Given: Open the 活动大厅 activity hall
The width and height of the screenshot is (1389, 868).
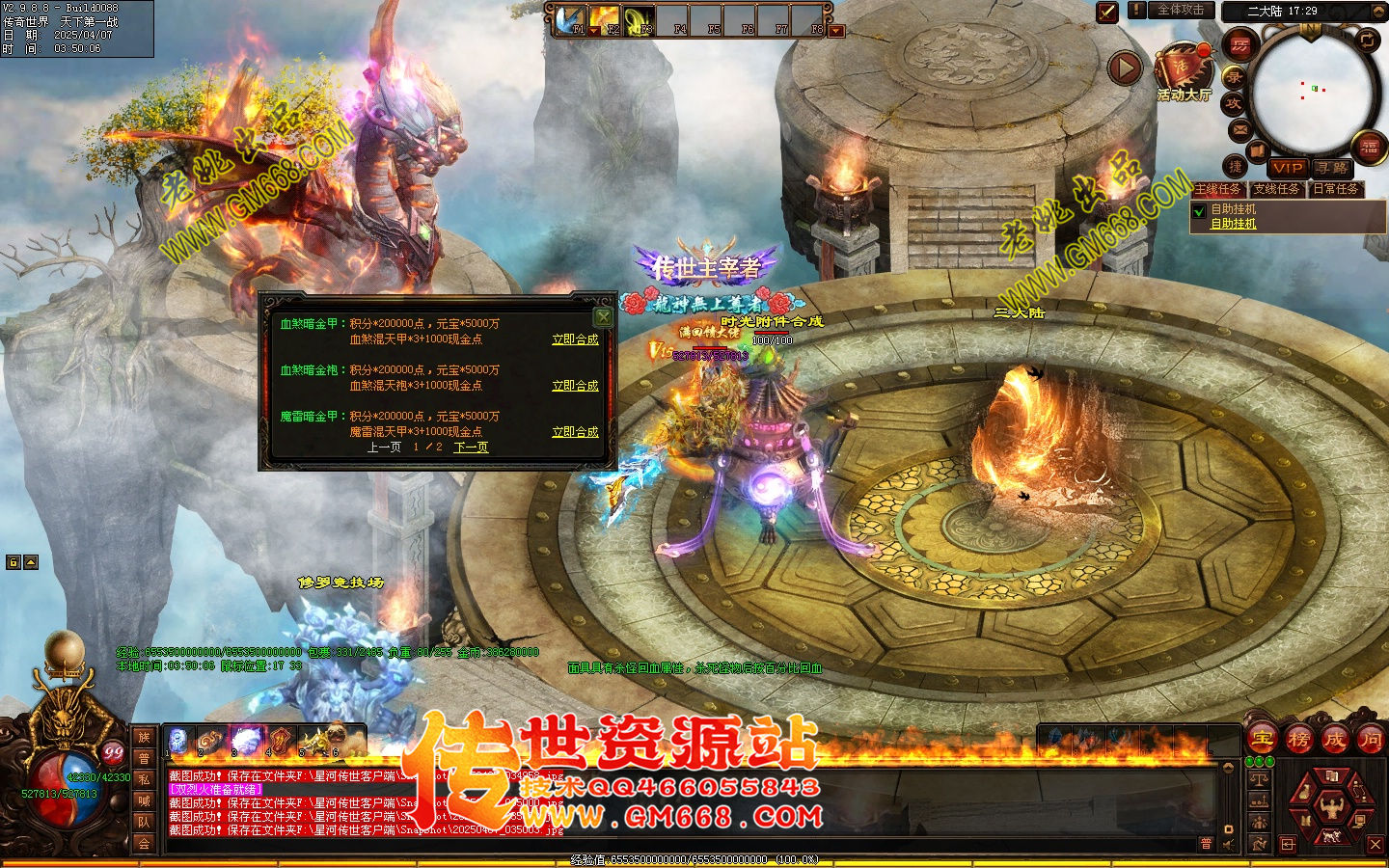Looking at the screenshot, I should click(x=1184, y=72).
